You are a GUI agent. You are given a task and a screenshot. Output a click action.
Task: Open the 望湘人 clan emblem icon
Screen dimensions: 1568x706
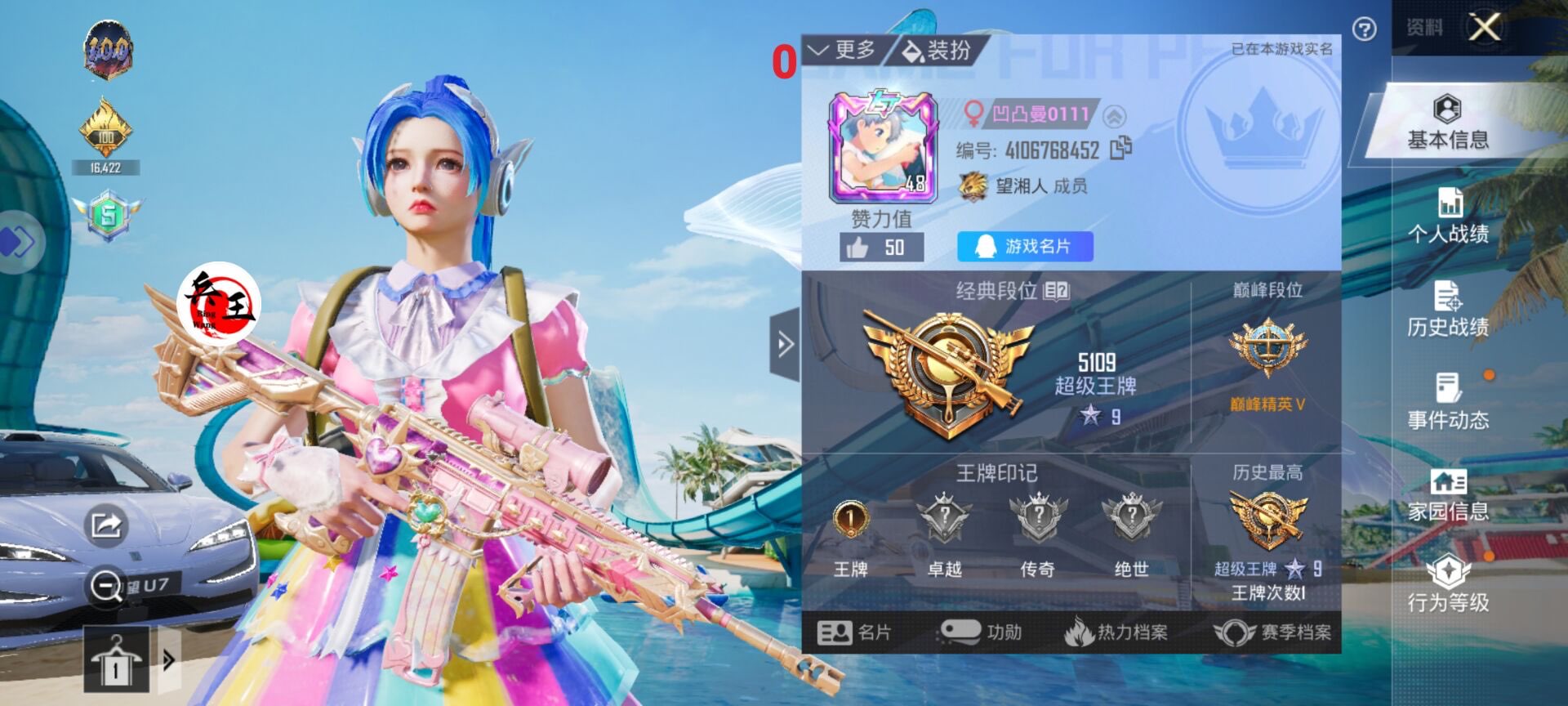(971, 187)
